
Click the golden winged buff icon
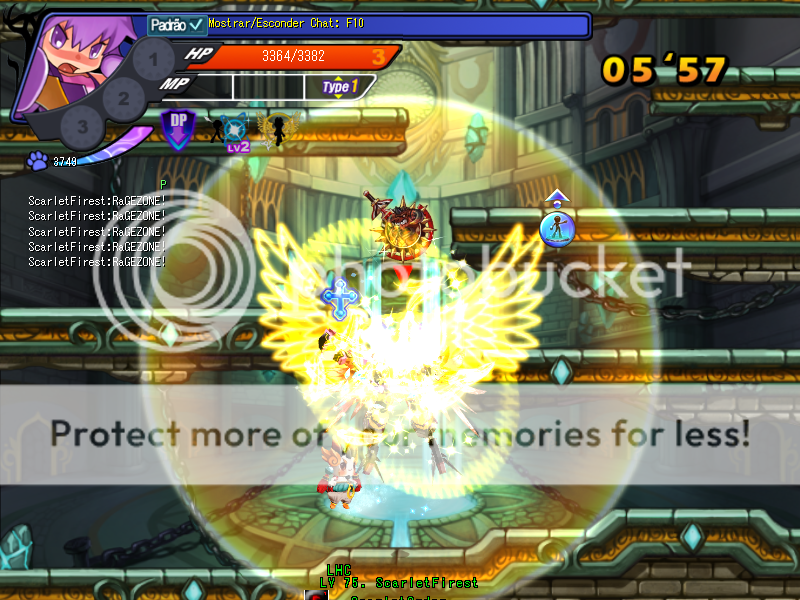point(275,127)
